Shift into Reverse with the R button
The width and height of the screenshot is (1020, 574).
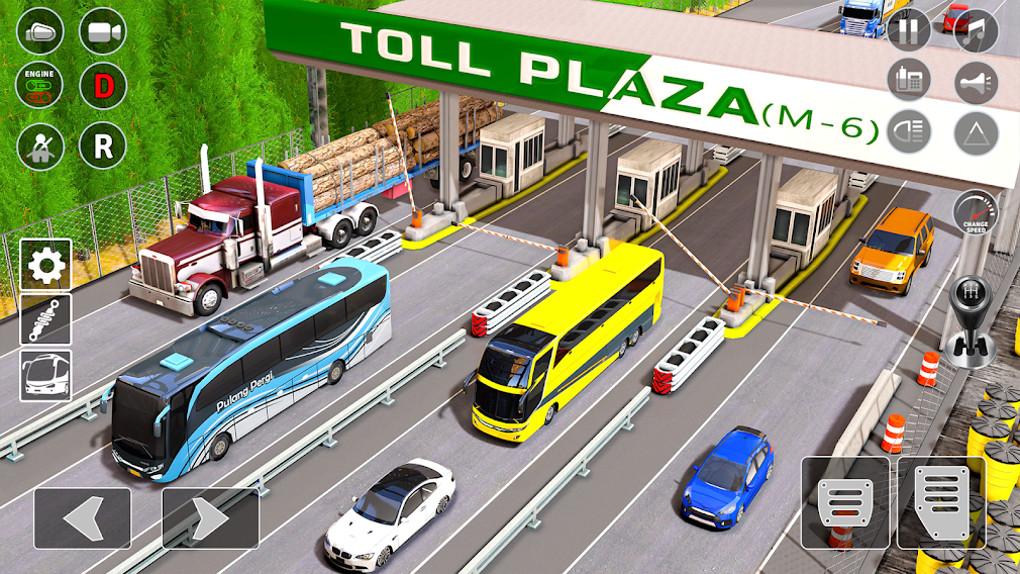point(103,146)
